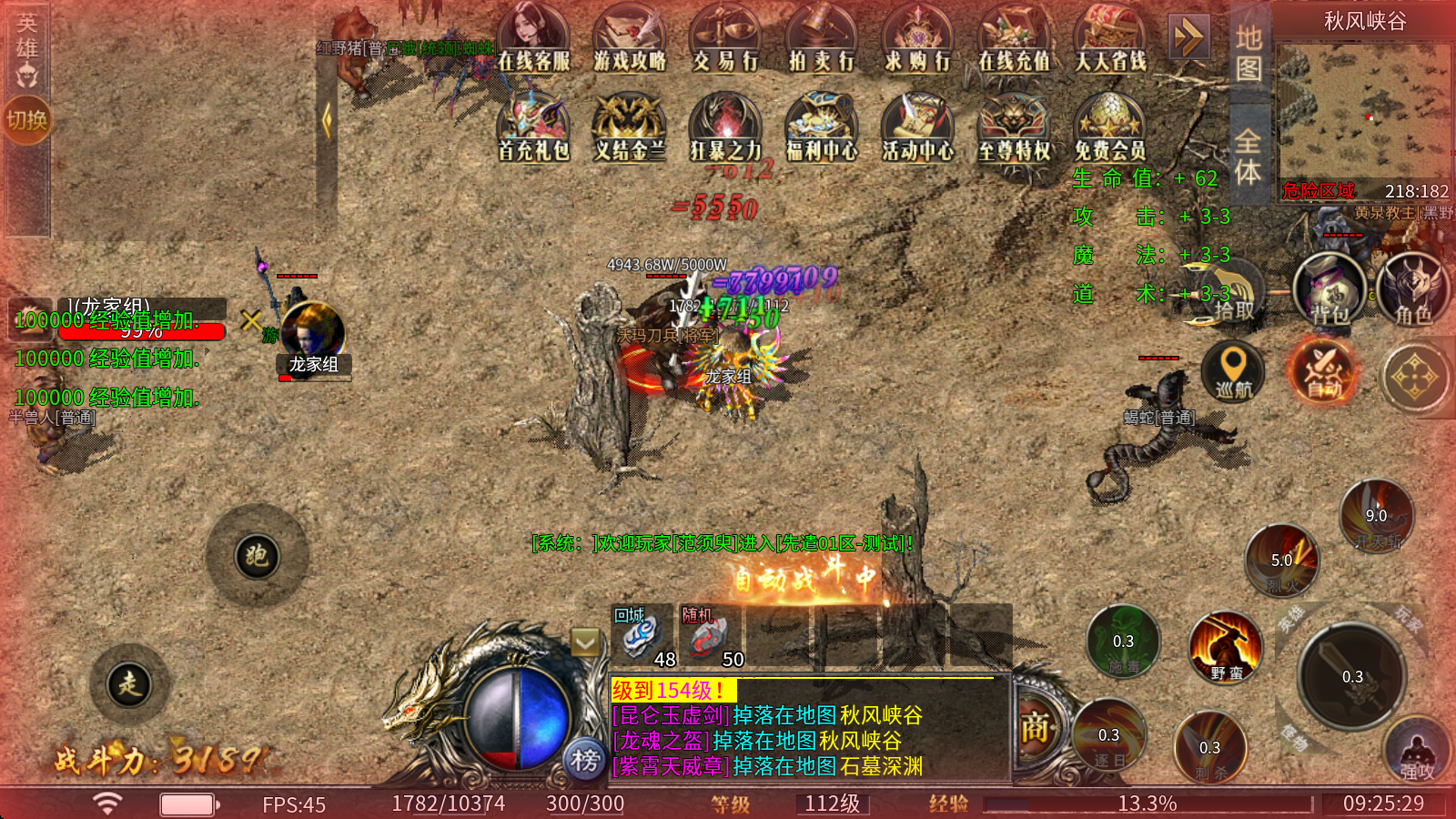The width and height of the screenshot is (1456, 819).
Task: Toggle the 自动 auto-battle button
Action: (1324, 373)
